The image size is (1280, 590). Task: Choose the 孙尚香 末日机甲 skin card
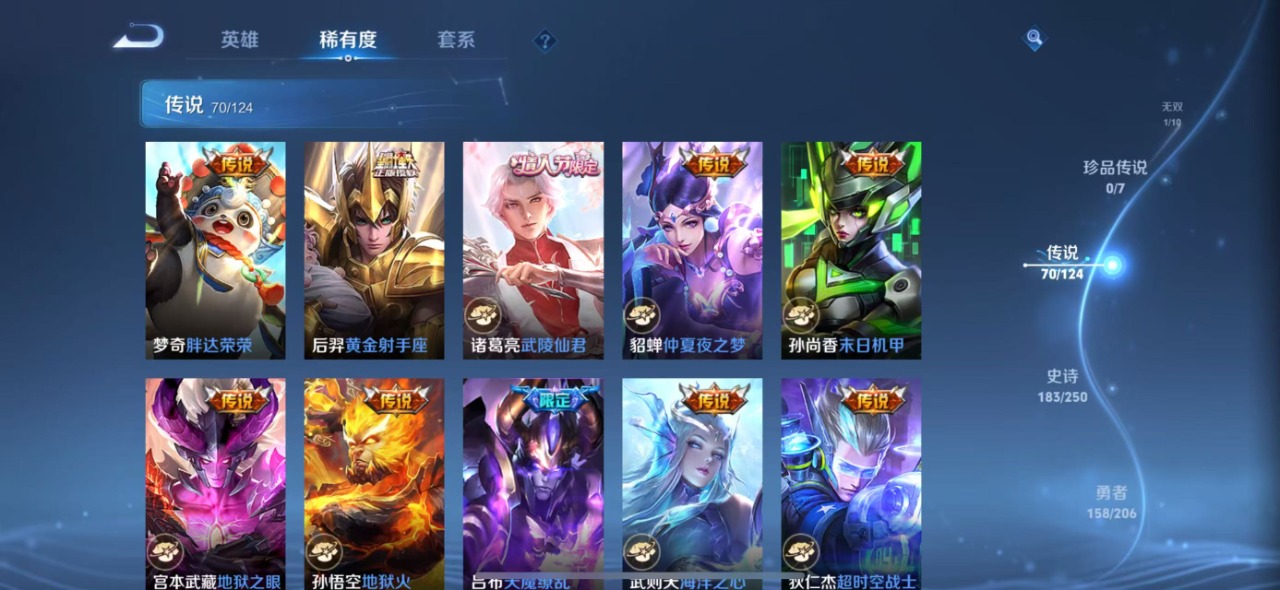851,250
